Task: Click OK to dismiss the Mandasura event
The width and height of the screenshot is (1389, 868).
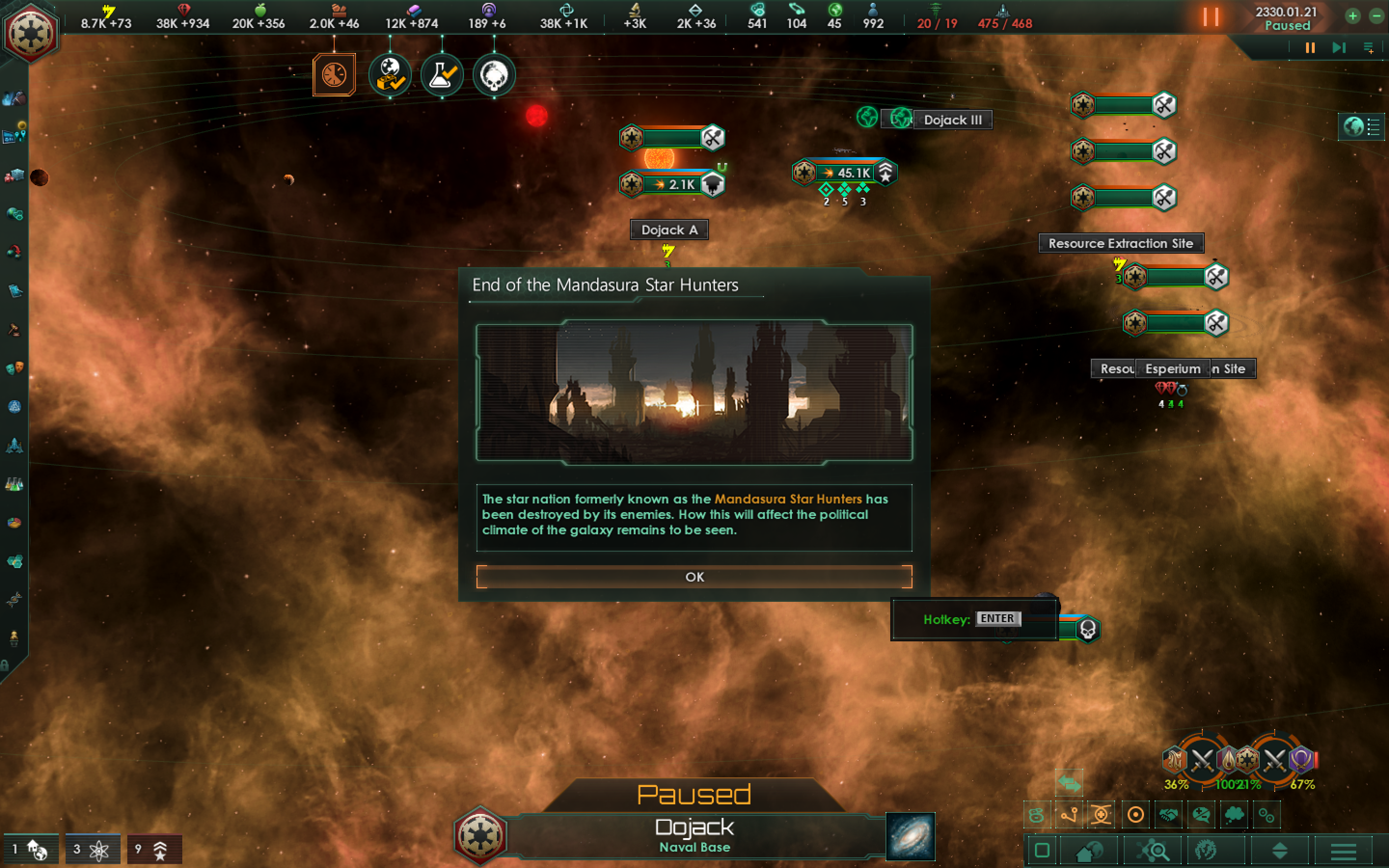Action: 694,577
